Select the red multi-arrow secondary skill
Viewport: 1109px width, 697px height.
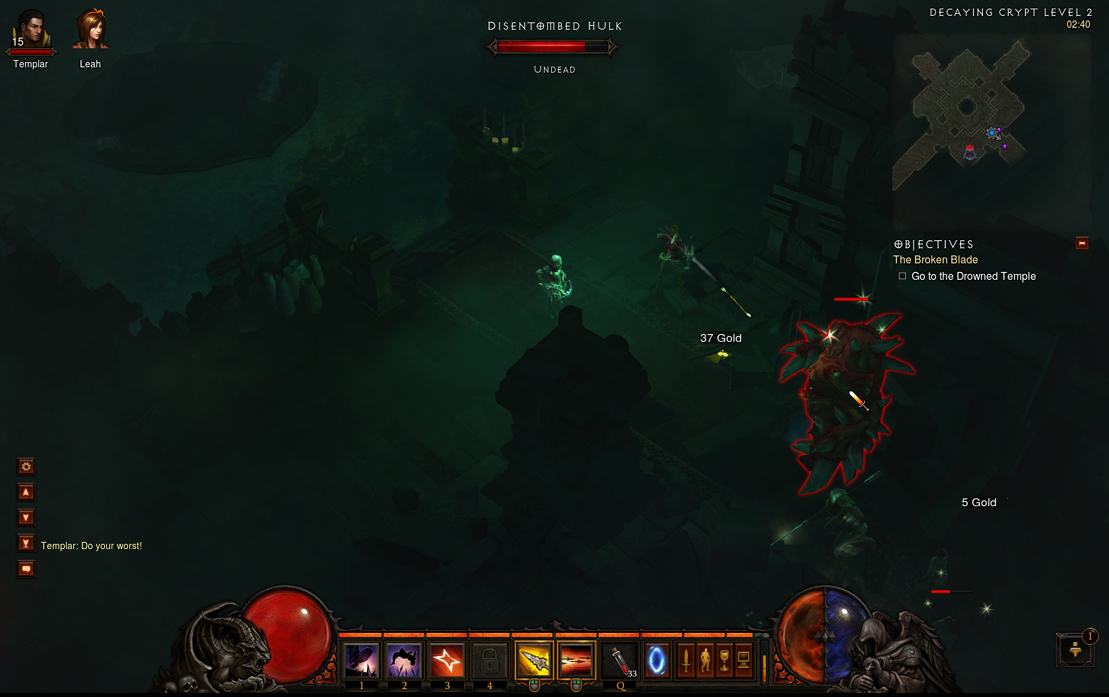(577, 661)
